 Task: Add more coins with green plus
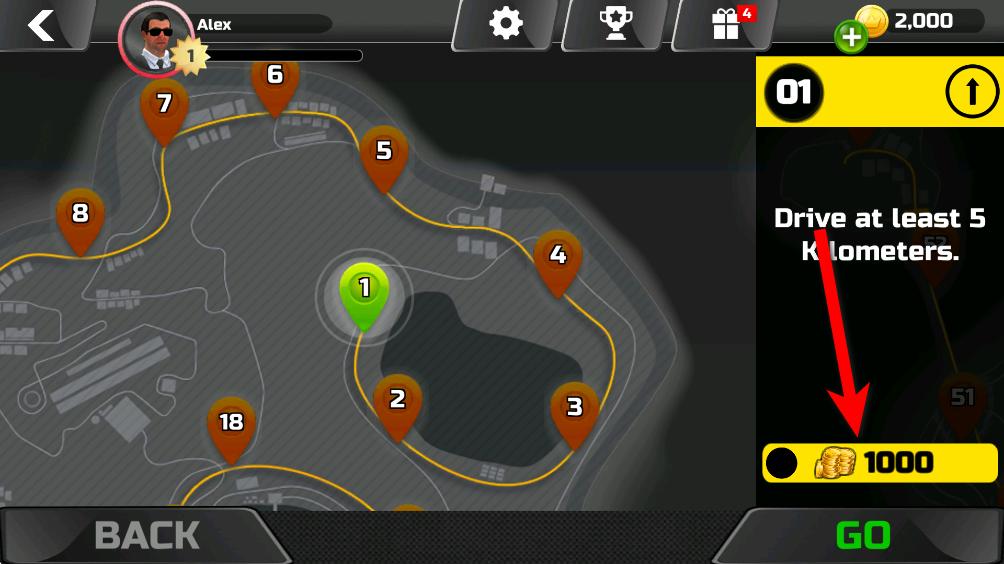click(x=850, y=38)
